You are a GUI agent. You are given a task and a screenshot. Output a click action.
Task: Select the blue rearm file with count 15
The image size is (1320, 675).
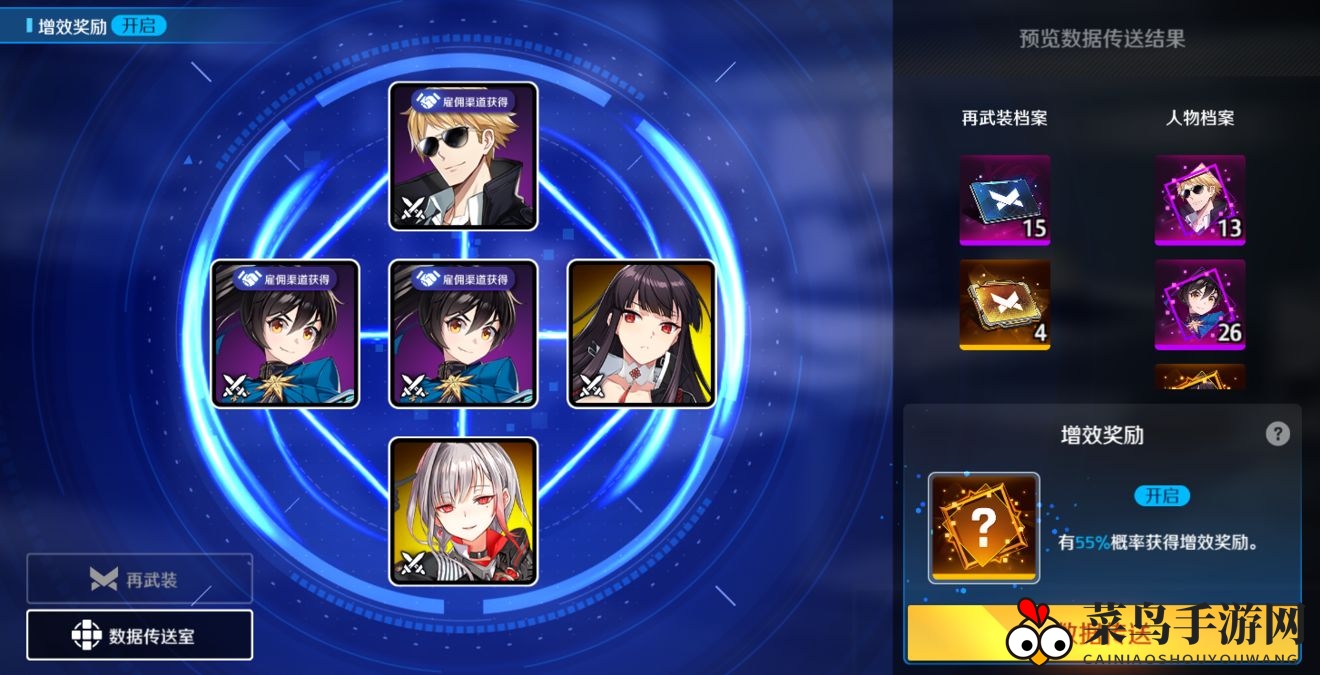coord(1004,200)
